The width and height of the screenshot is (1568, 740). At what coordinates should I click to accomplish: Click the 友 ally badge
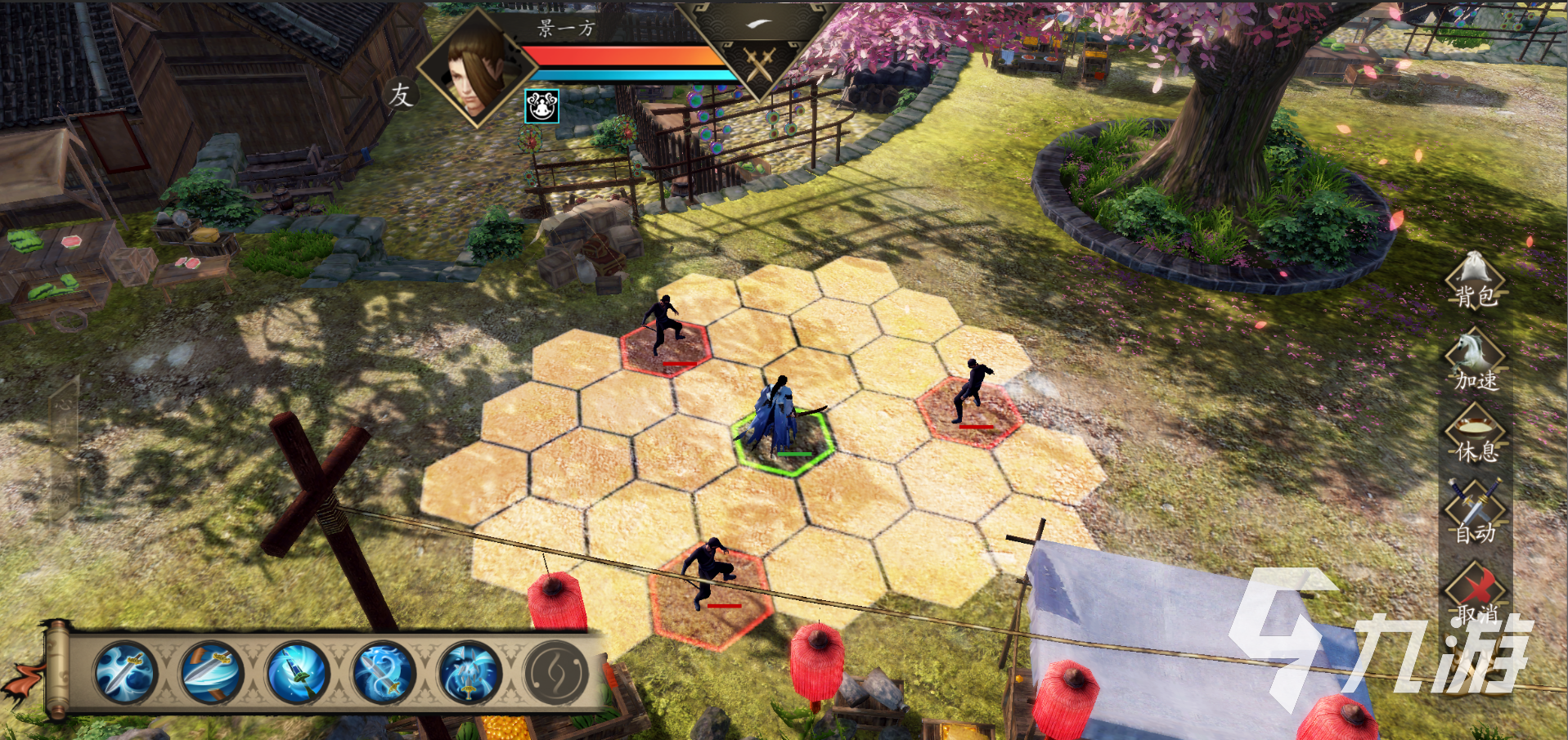pos(401,95)
